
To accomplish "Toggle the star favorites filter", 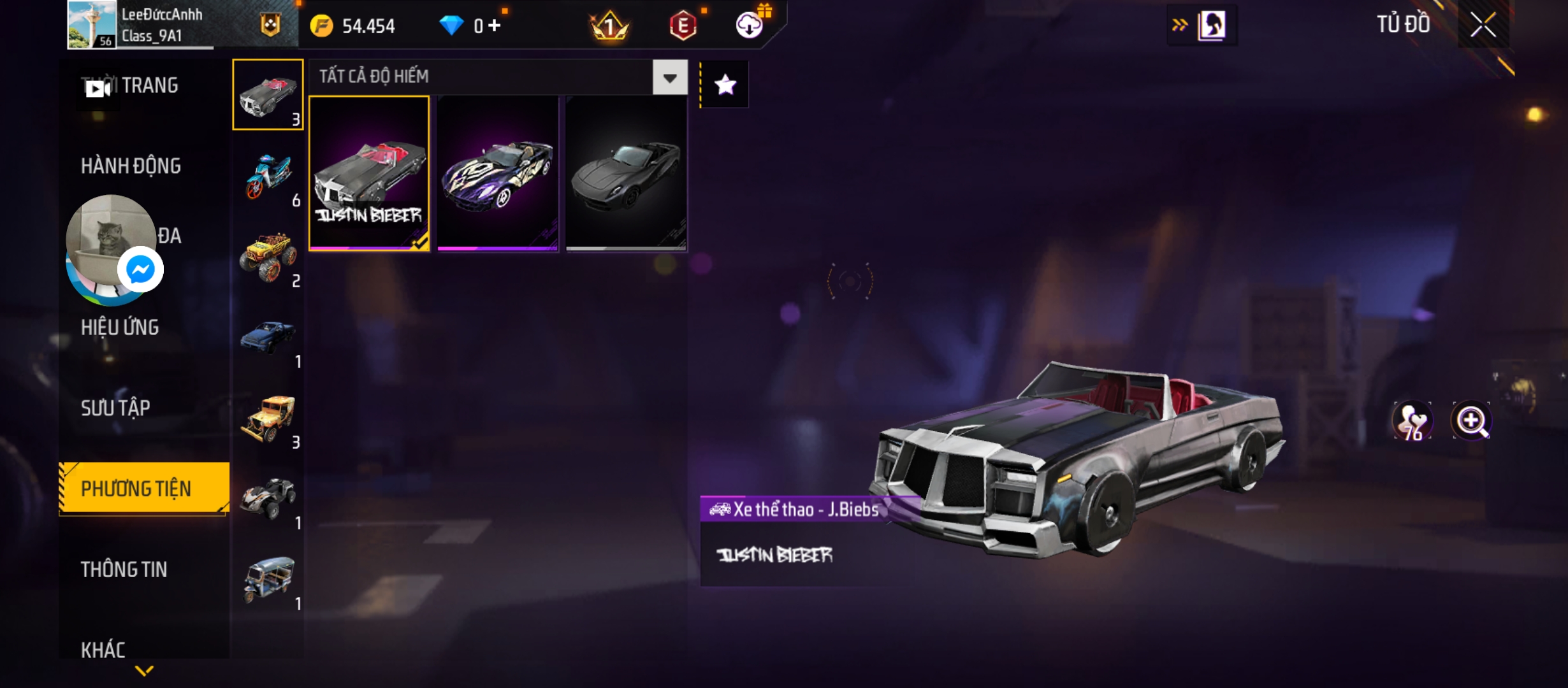I will click(725, 85).
